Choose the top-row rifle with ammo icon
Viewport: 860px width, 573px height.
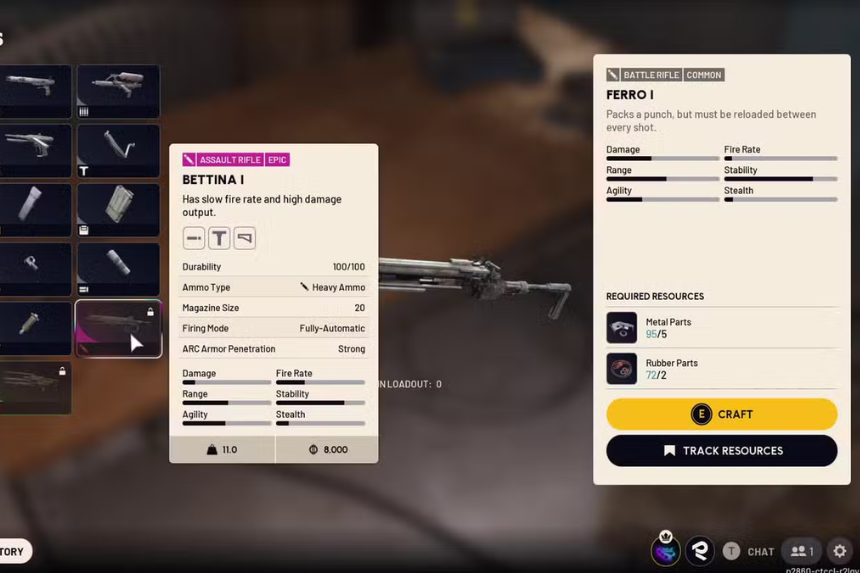point(118,92)
